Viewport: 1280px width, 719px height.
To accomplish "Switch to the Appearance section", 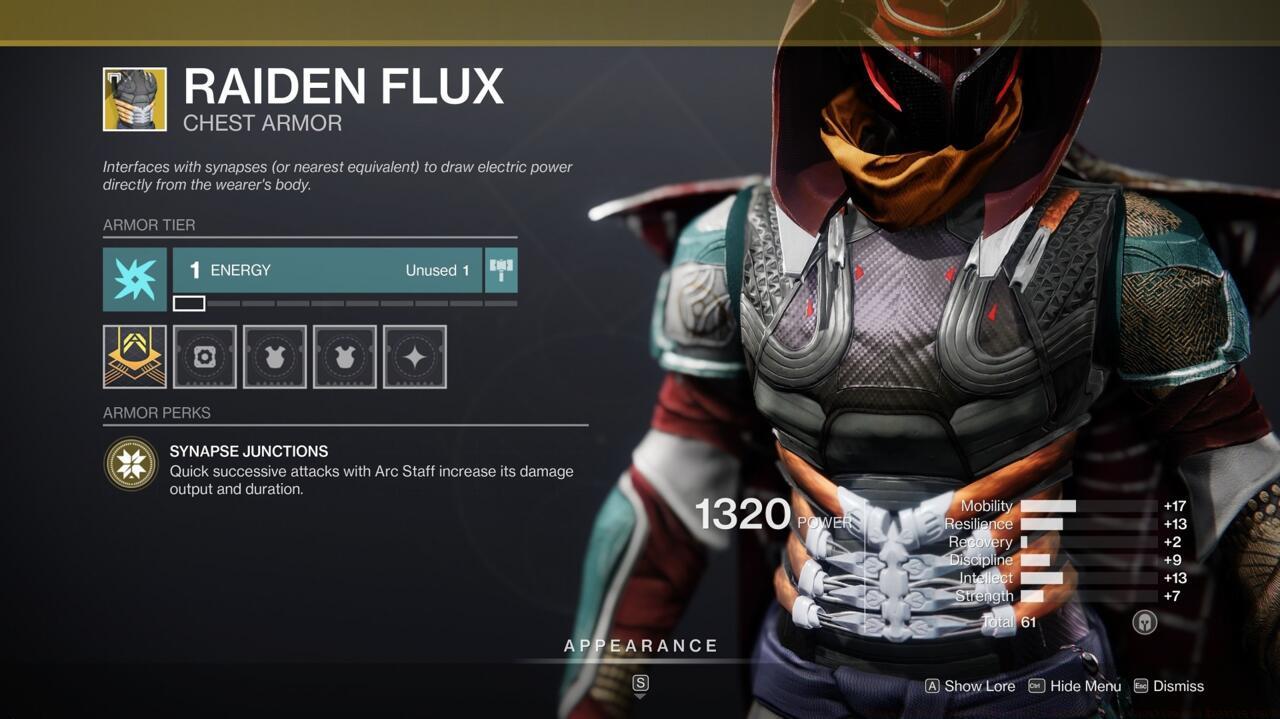I will 641,646.
